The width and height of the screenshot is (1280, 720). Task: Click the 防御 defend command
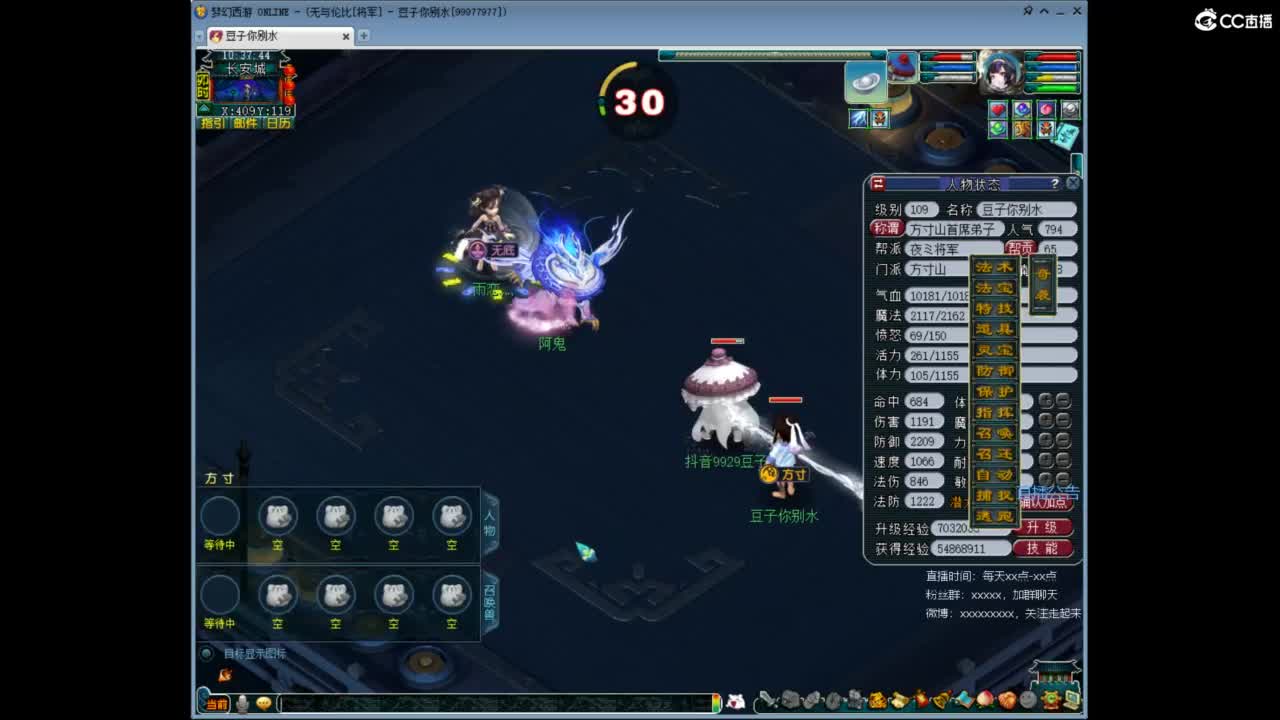[x=997, y=369]
